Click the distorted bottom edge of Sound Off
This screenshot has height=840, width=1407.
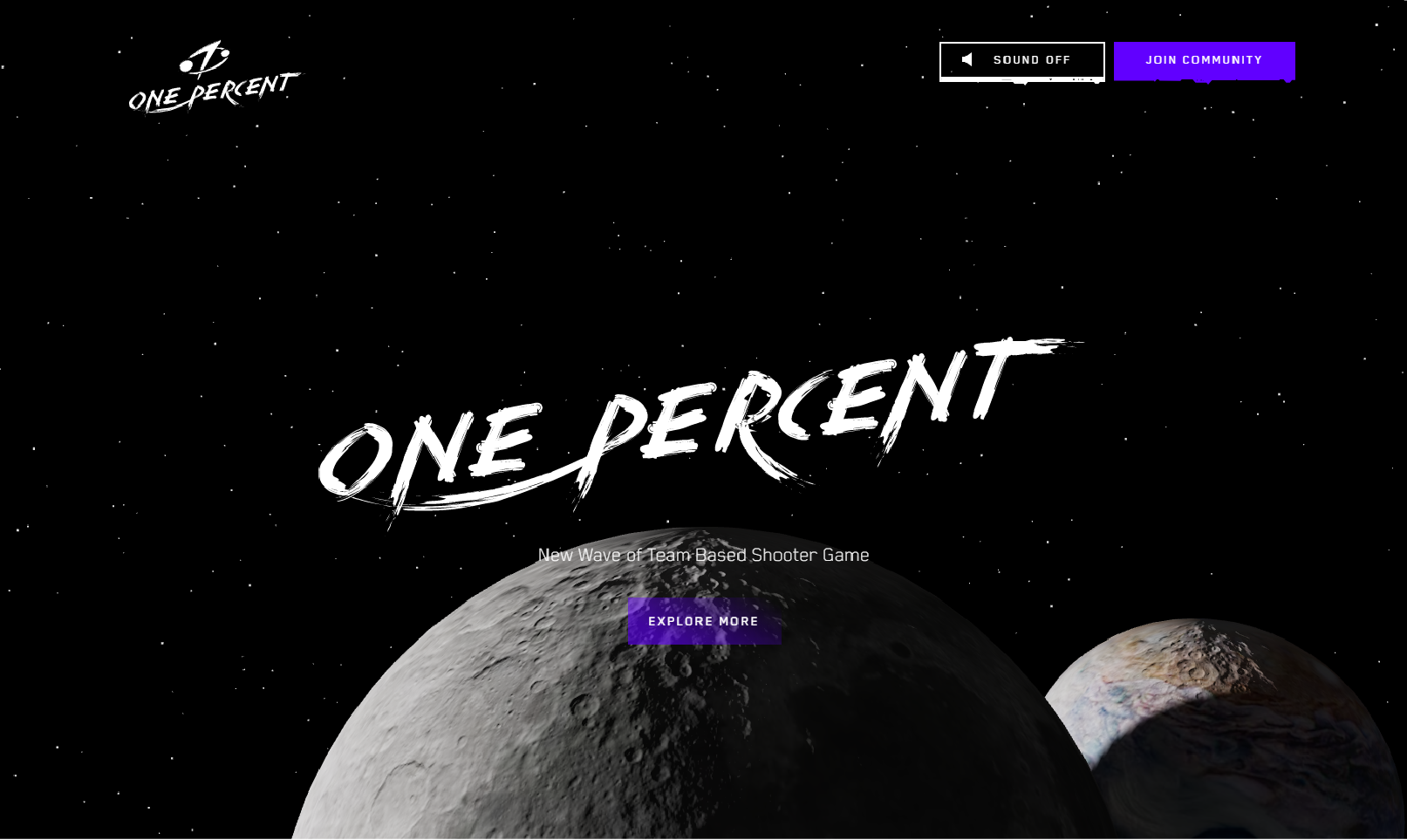1021,82
